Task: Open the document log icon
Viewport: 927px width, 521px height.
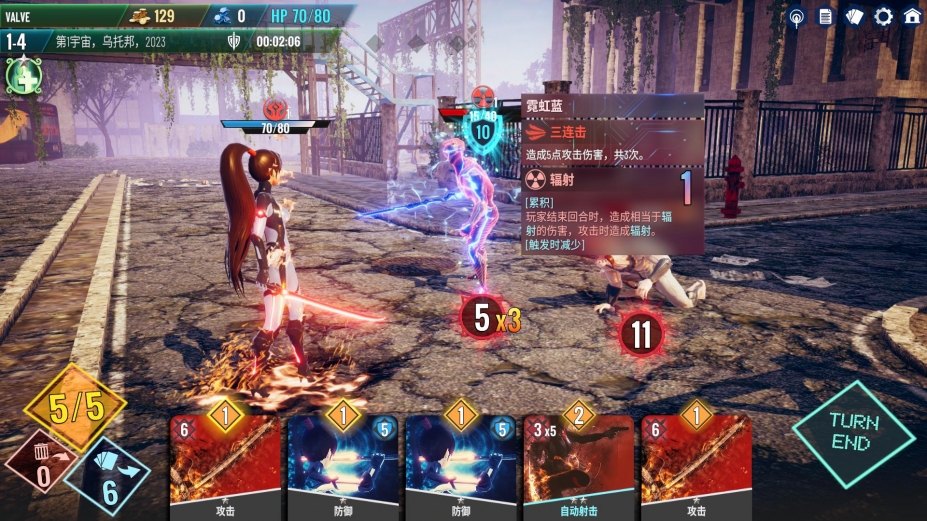Action: coord(825,16)
